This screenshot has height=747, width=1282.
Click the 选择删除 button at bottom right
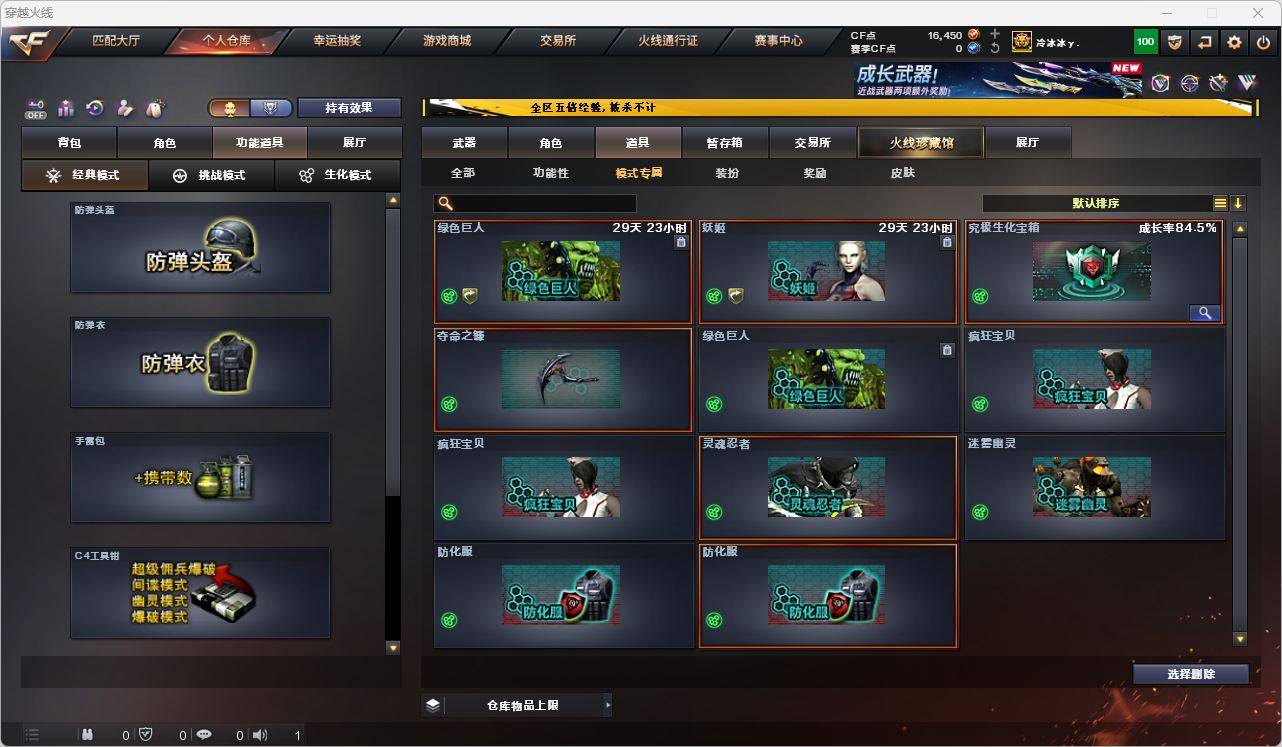(1190, 674)
